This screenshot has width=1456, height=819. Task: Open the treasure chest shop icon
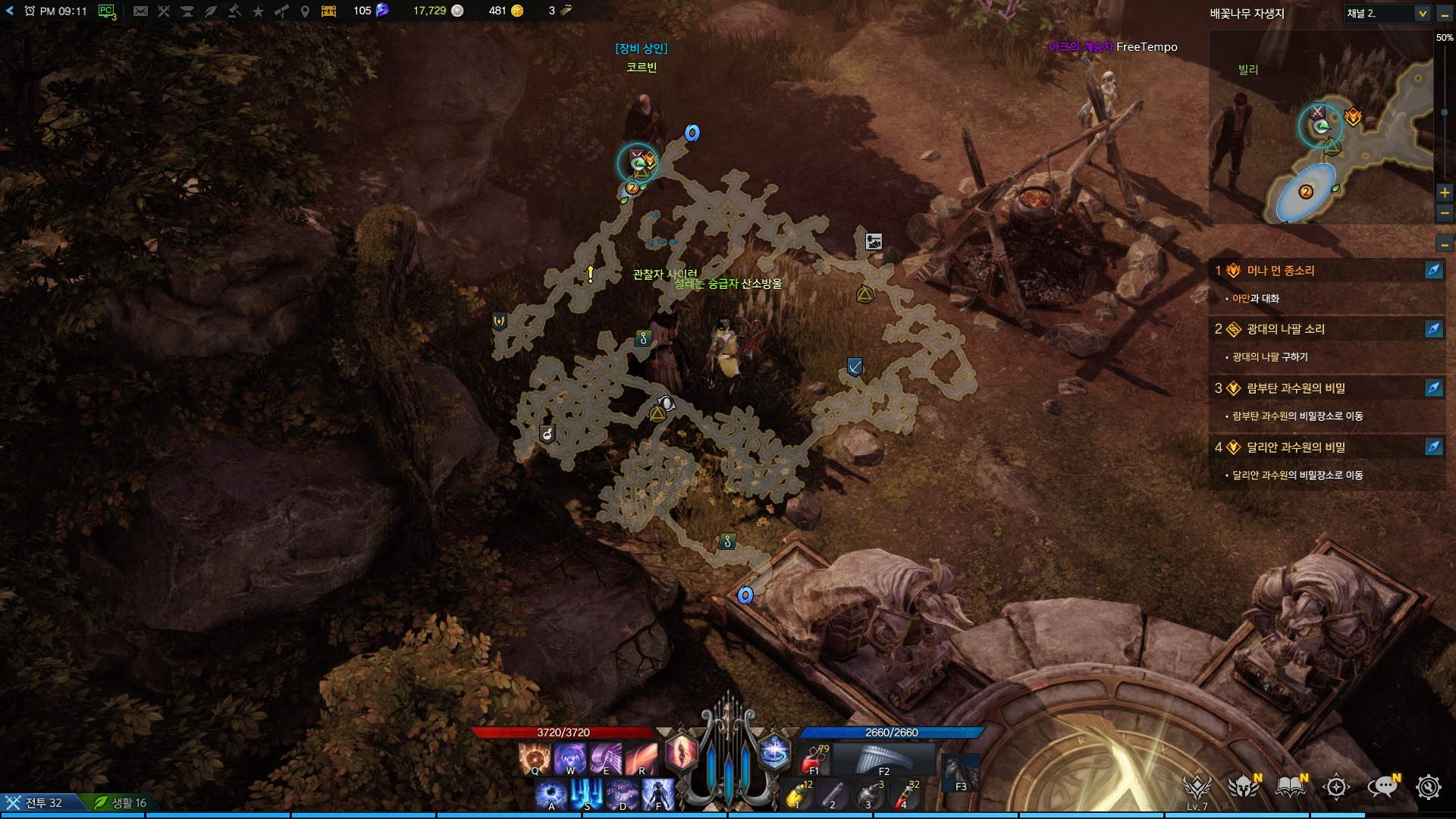pyautogui.click(x=328, y=11)
